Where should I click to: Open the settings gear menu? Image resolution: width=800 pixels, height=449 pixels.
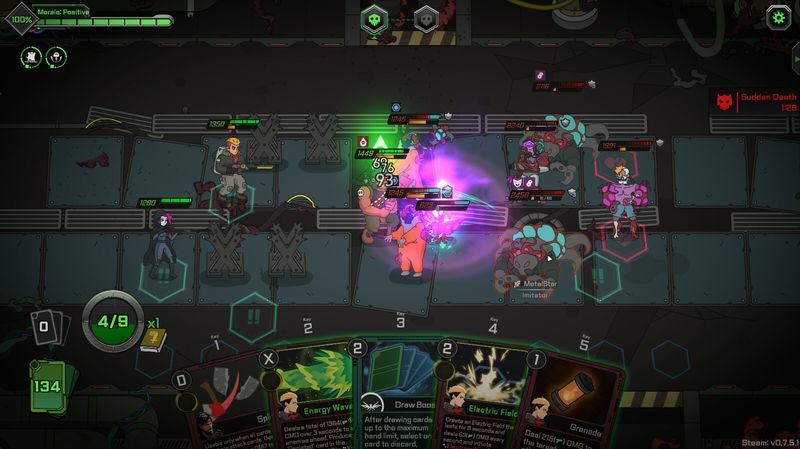(x=778, y=17)
